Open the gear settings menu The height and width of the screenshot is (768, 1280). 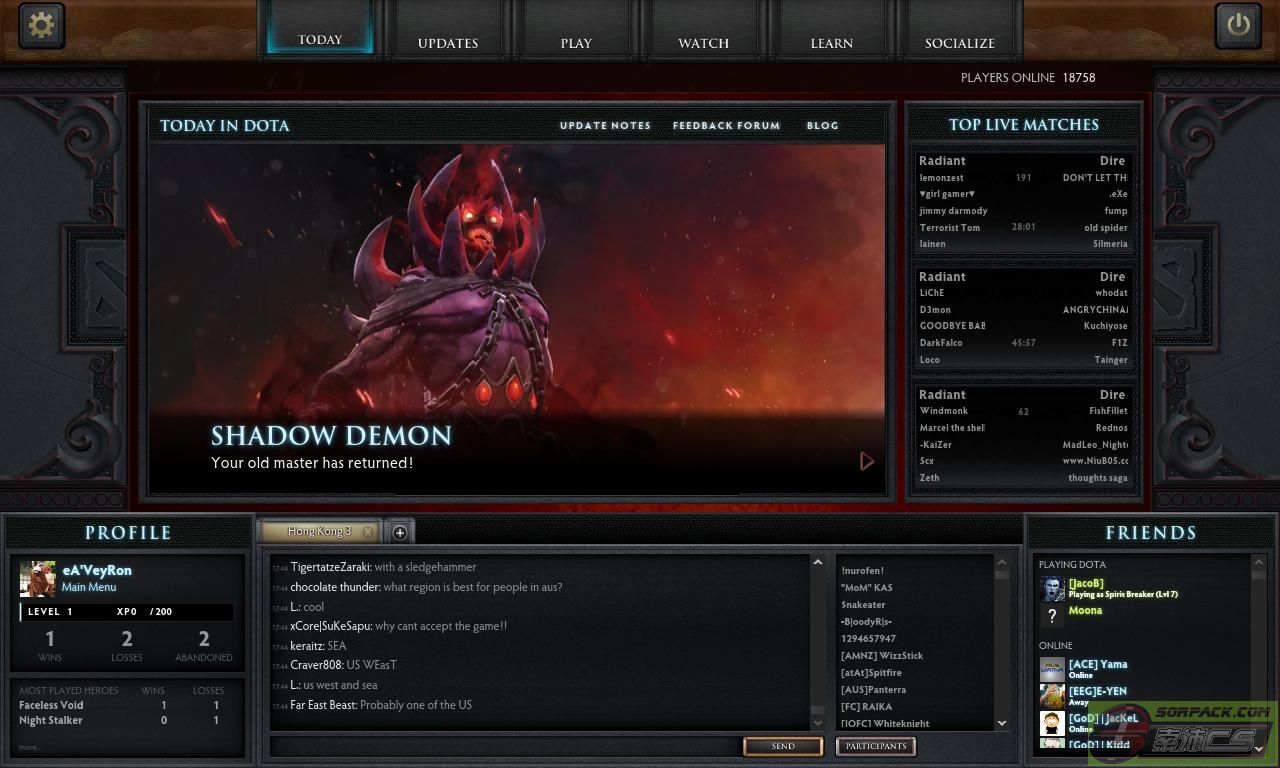pyautogui.click(x=41, y=25)
